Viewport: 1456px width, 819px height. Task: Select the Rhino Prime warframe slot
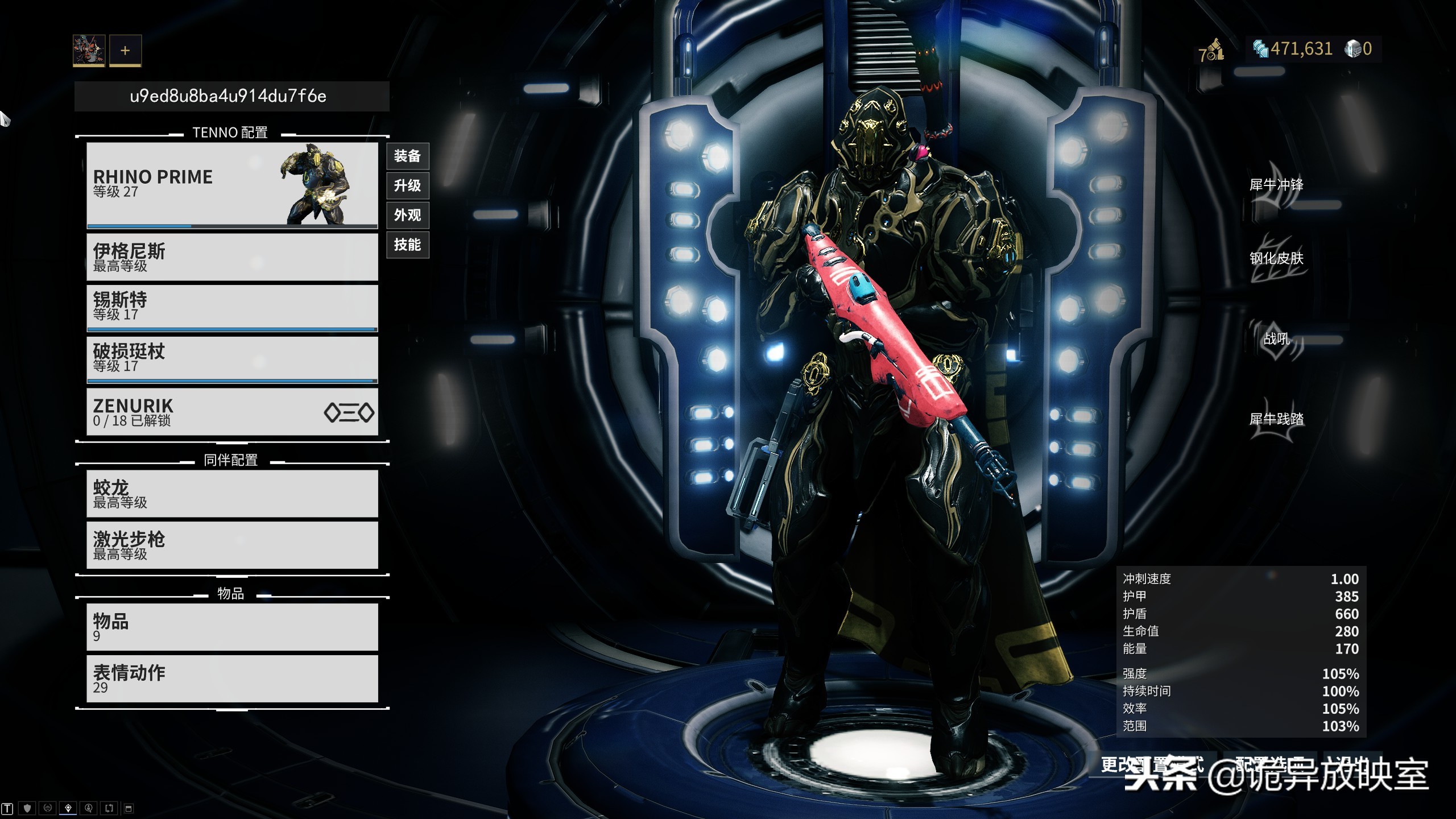[x=232, y=185]
